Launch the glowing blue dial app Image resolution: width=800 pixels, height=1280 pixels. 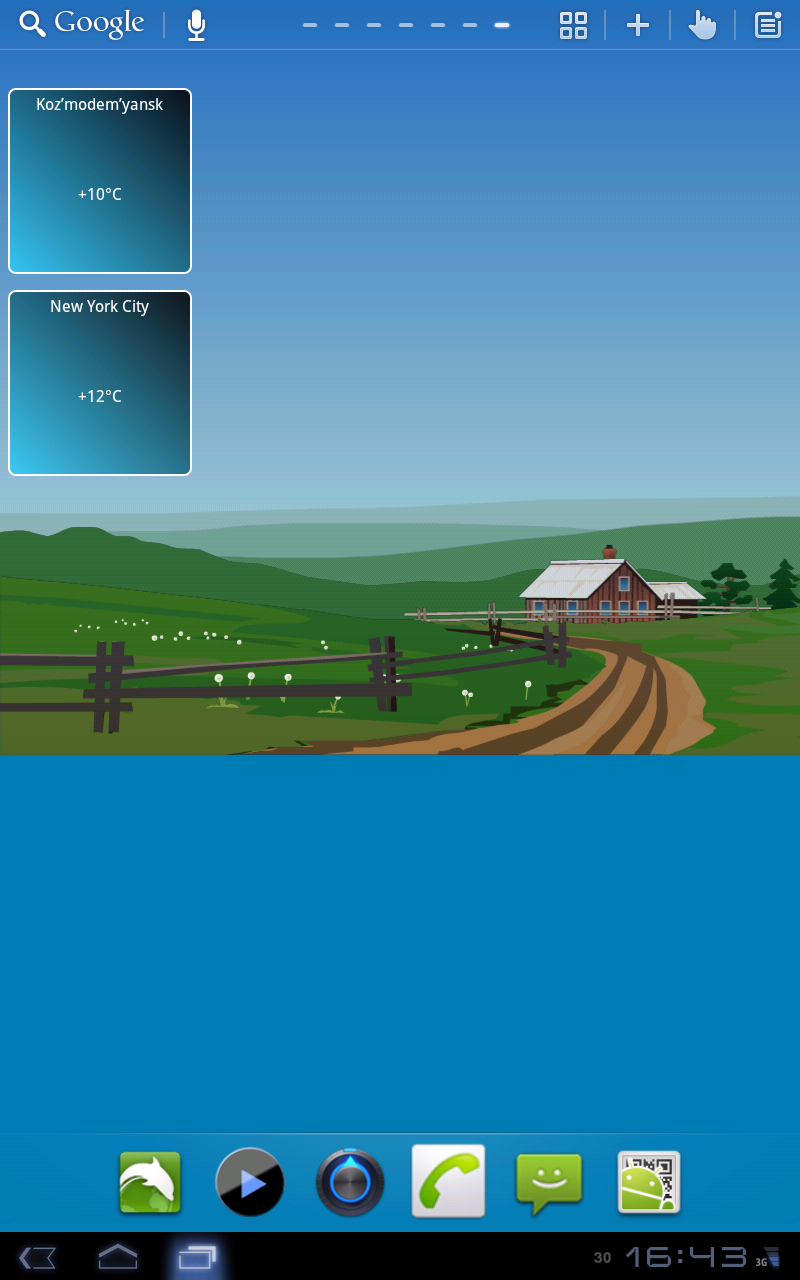tap(350, 1182)
